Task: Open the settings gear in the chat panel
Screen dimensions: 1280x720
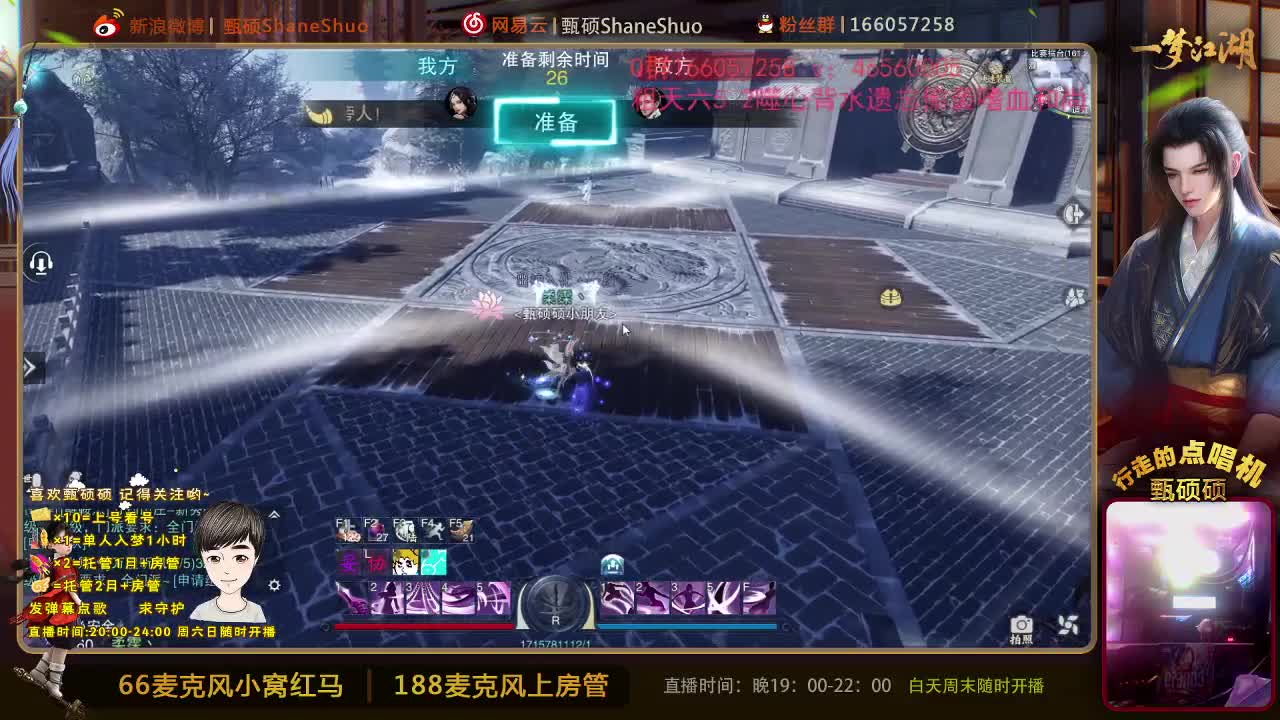Action: pyautogui.click(x=275, y=586)
